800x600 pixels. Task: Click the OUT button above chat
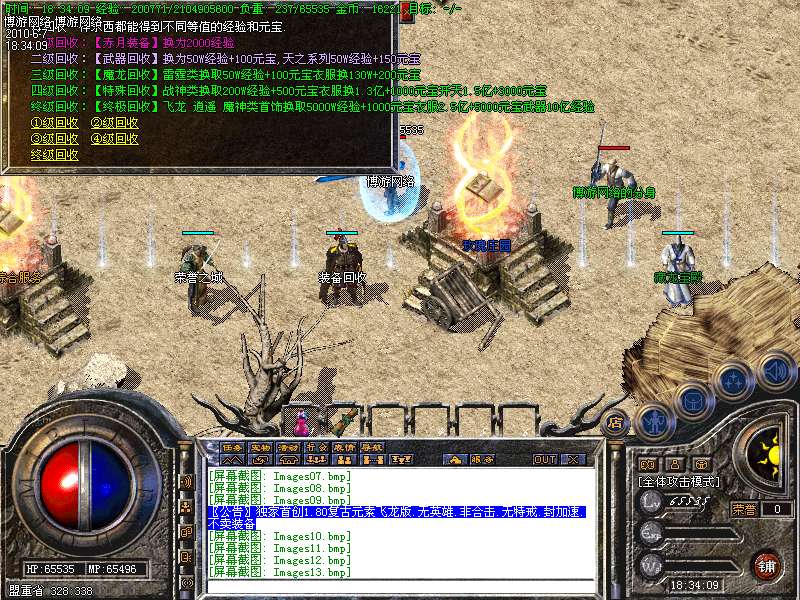(544, 459)
